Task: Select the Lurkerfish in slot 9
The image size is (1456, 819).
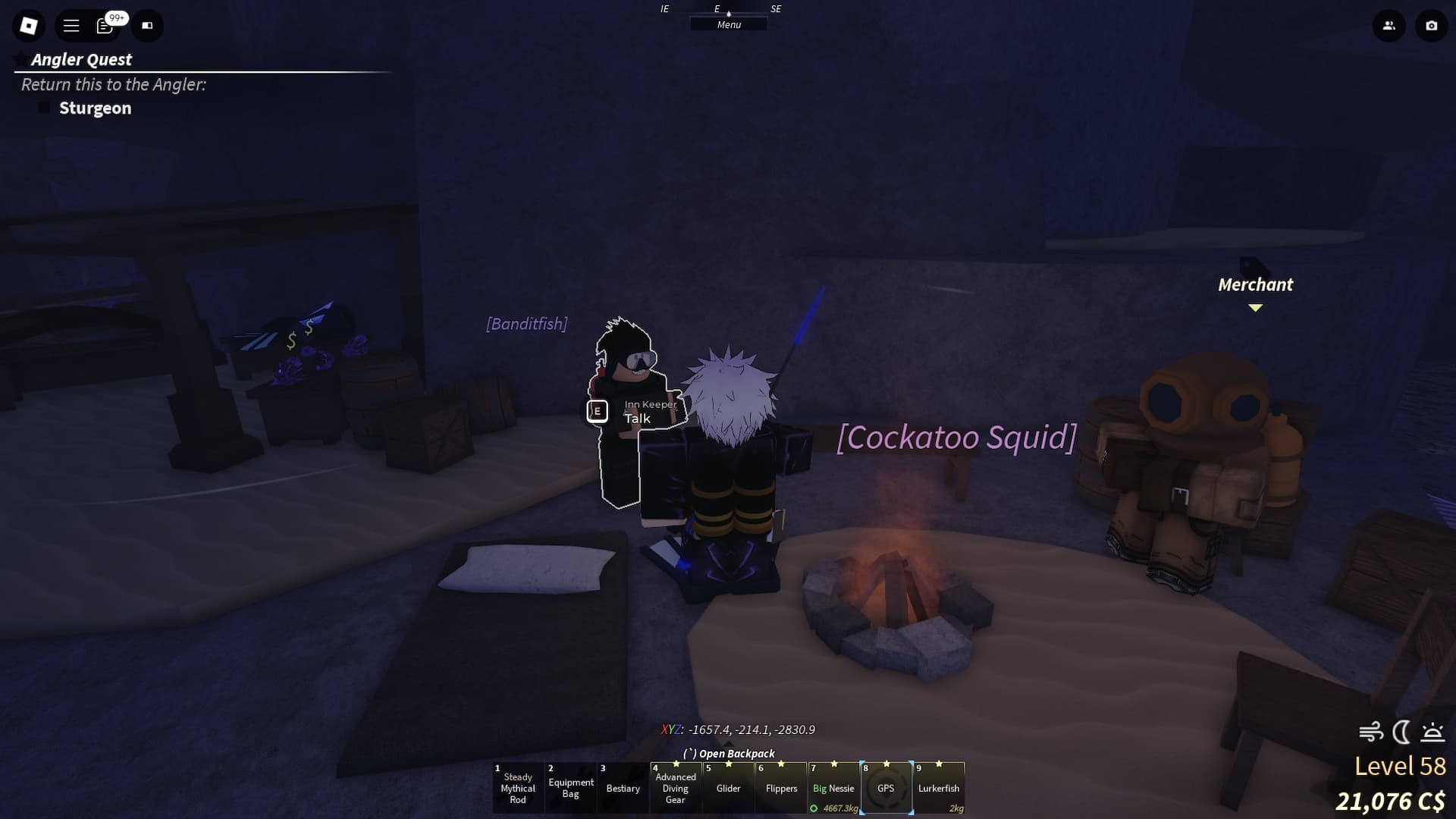Action: (940, 787)
